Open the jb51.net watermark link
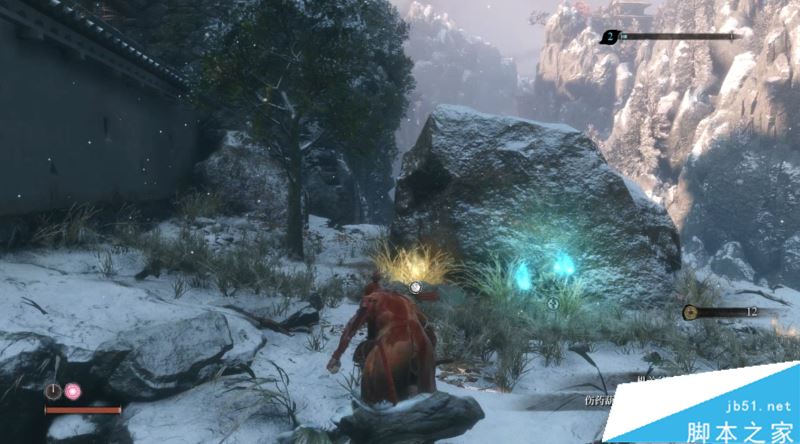This screenshot has height=444, width=800. coord(745,407)
